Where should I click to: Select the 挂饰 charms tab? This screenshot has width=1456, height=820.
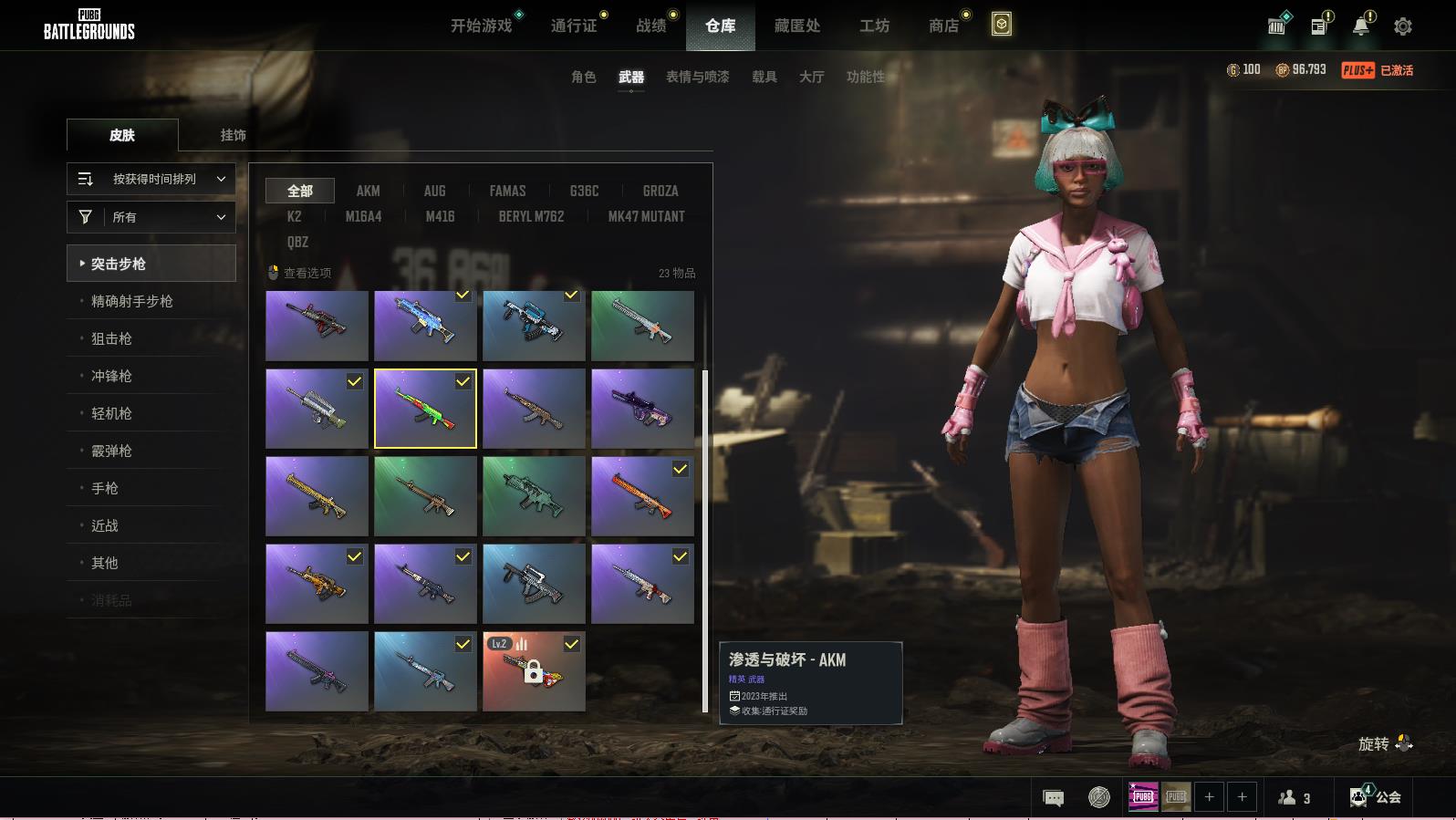pos(233,135)
